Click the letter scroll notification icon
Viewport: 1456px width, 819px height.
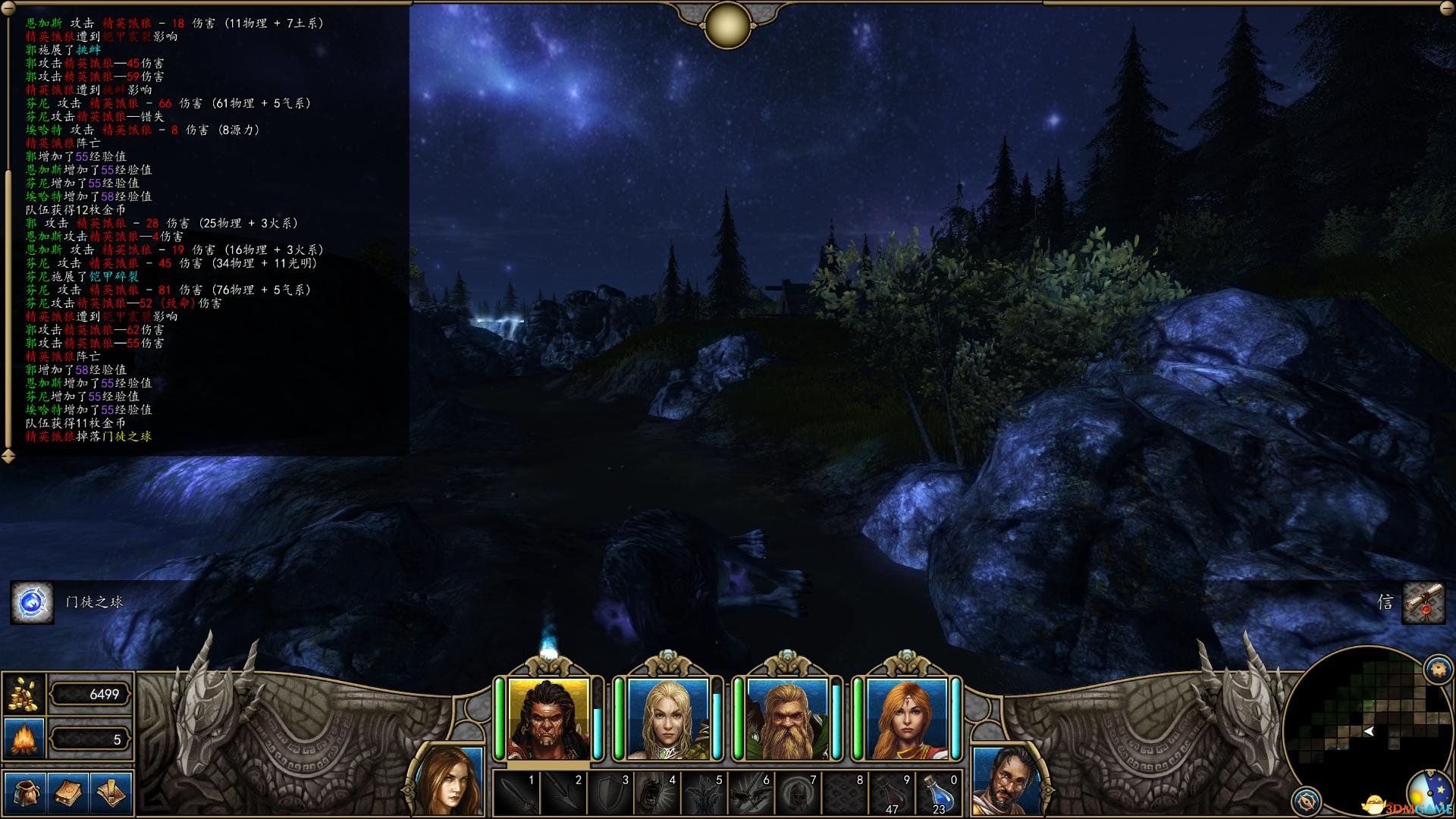pos(1423,603)
